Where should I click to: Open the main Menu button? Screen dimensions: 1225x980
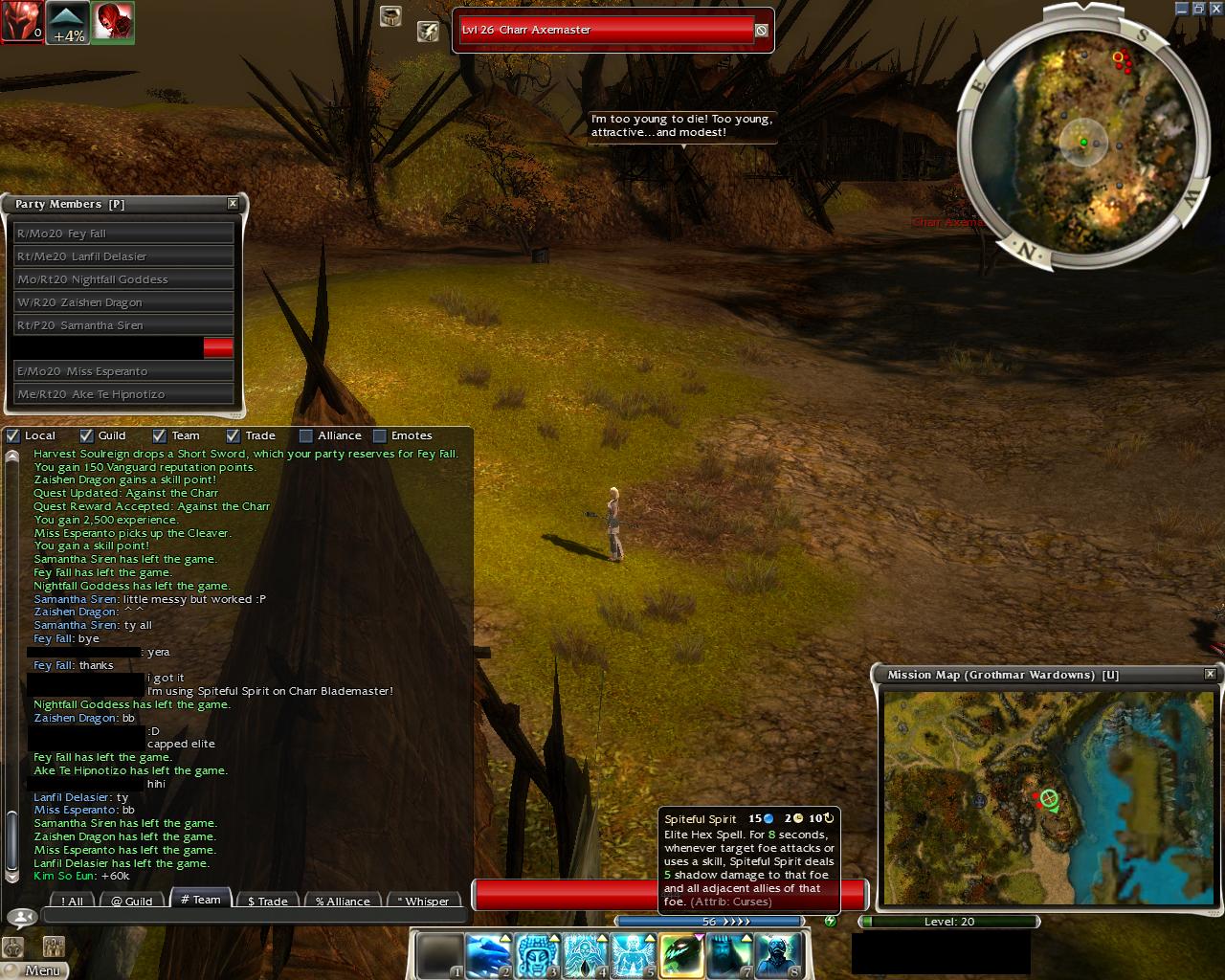tap(36, 969)
